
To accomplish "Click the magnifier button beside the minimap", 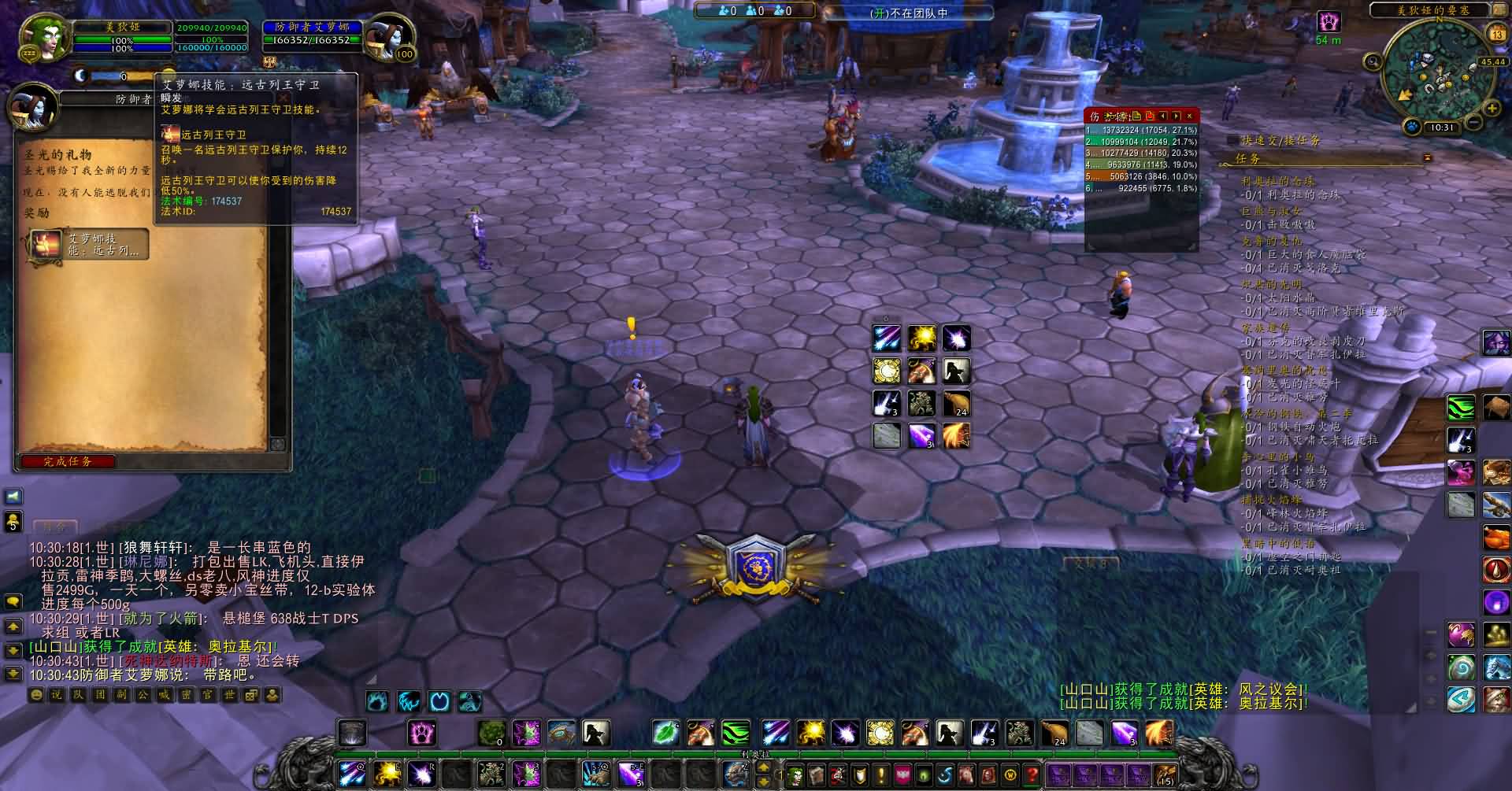I will coord(1373,61).
